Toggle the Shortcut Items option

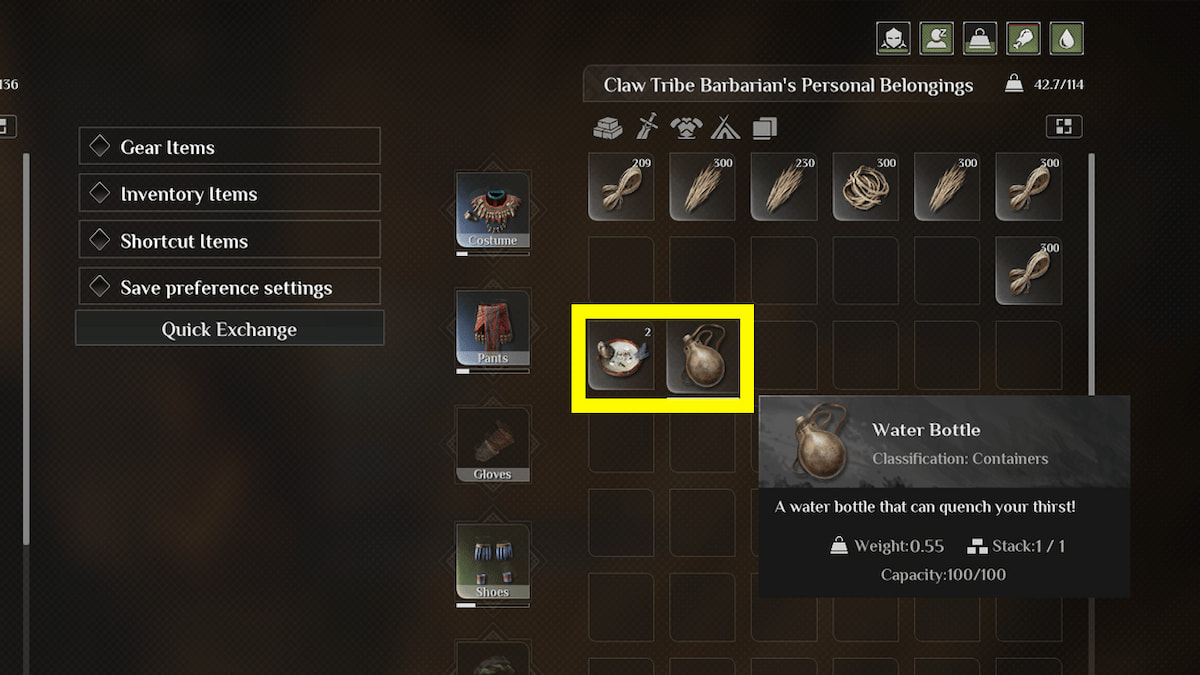coord(229,240)
